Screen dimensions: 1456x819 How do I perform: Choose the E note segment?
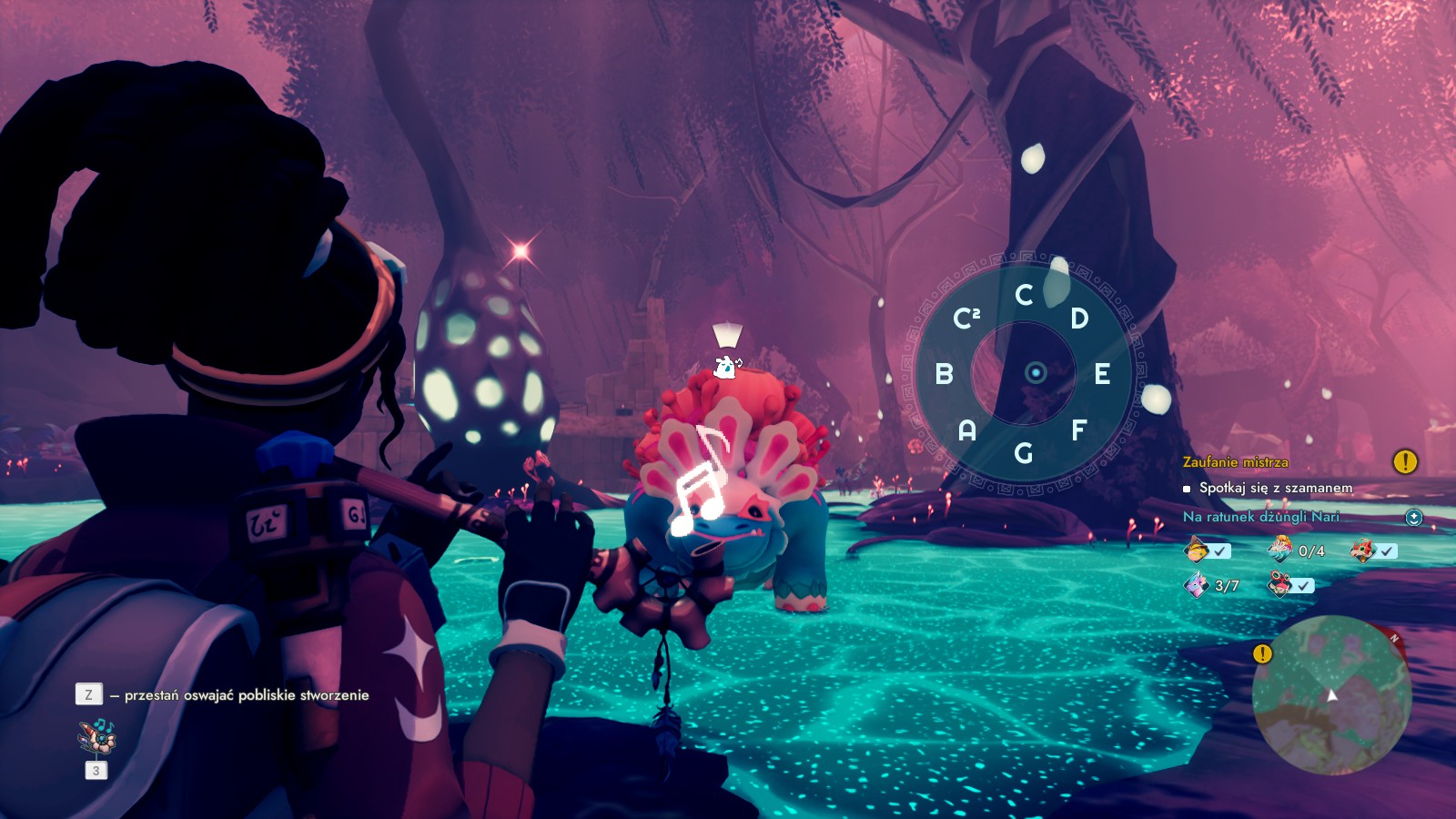point(1102,373)
